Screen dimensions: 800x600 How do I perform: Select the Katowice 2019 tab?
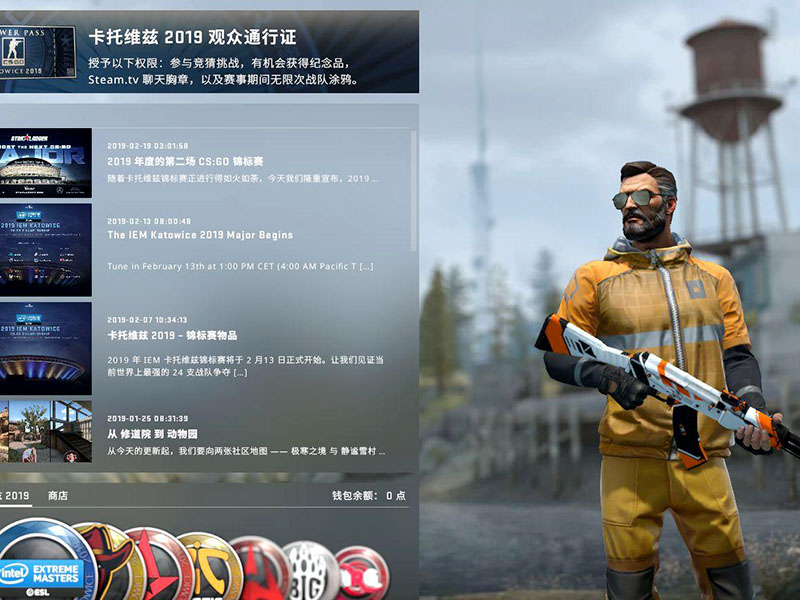pos(15,496)
